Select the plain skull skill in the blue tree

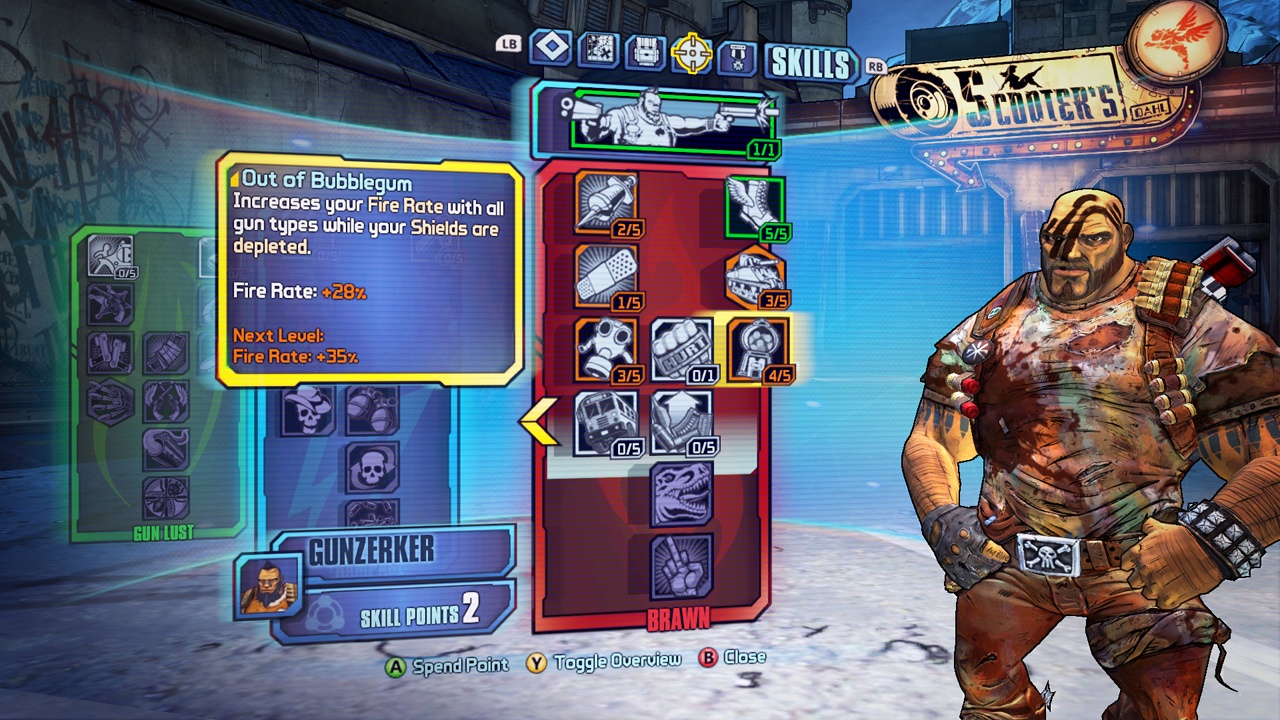pos(372,467)
